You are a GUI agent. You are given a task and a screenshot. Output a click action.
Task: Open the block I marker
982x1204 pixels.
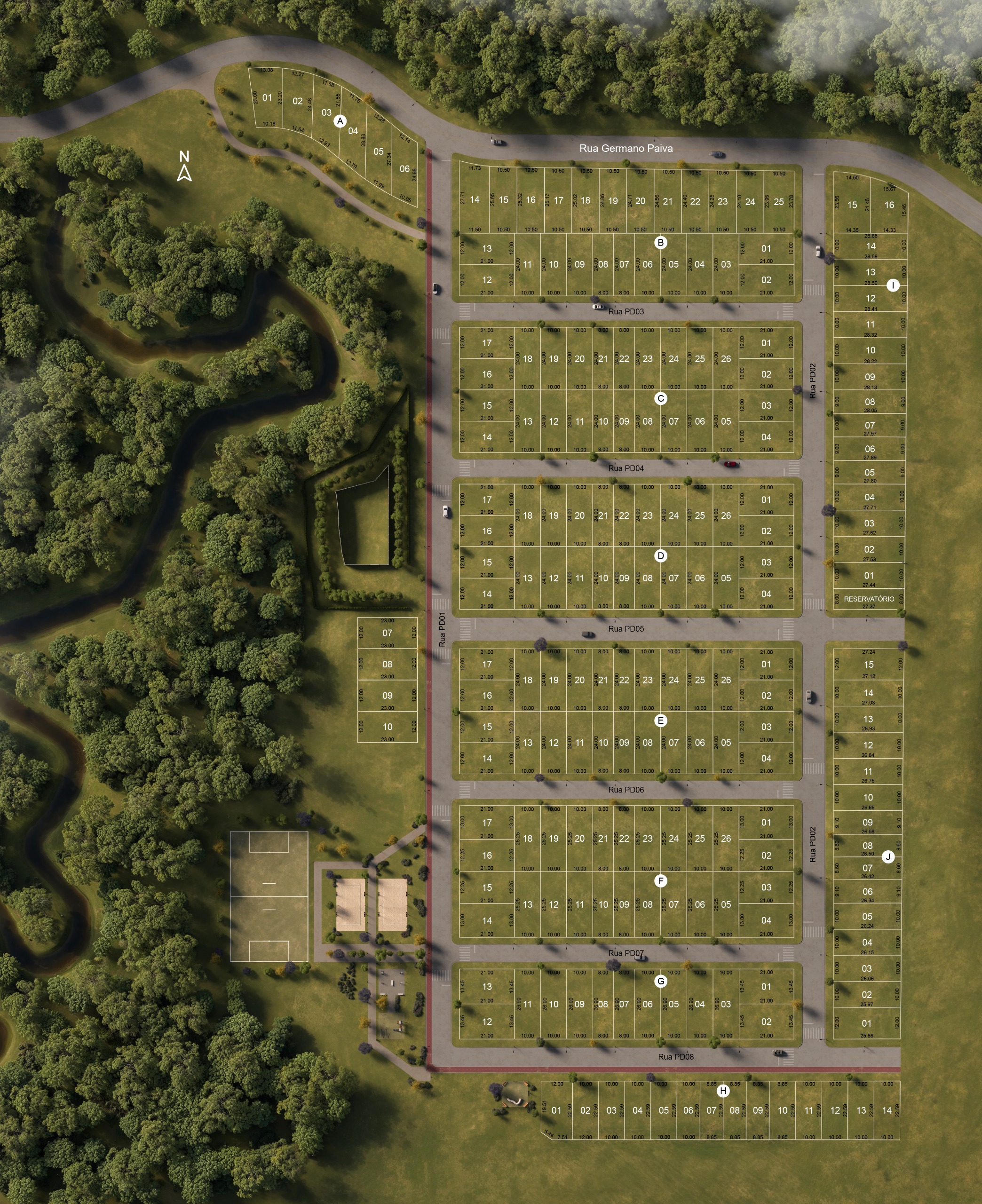pyautogui.click(x=893, y=285)
